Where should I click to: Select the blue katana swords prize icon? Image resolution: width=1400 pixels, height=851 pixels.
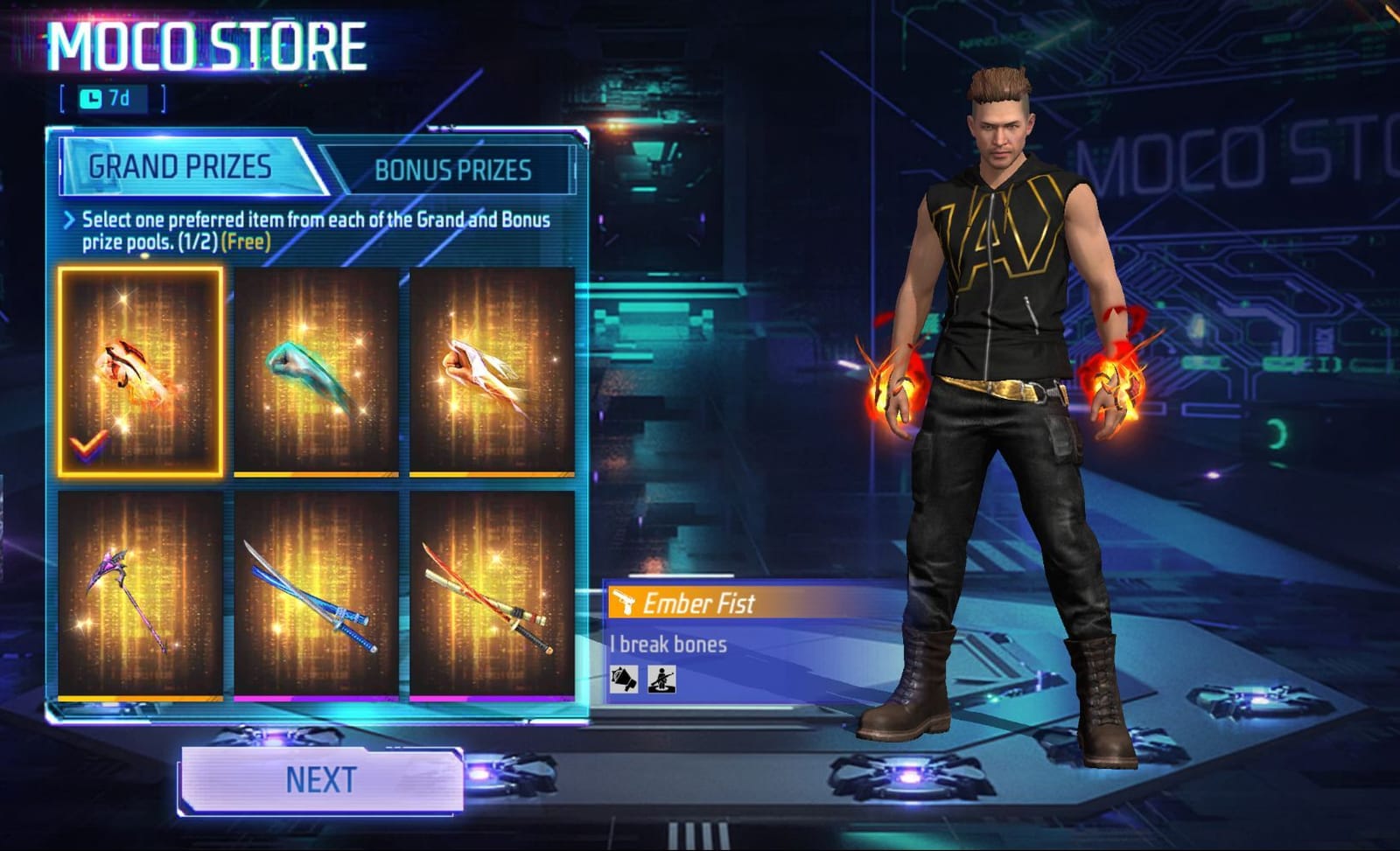coord(317,595)
